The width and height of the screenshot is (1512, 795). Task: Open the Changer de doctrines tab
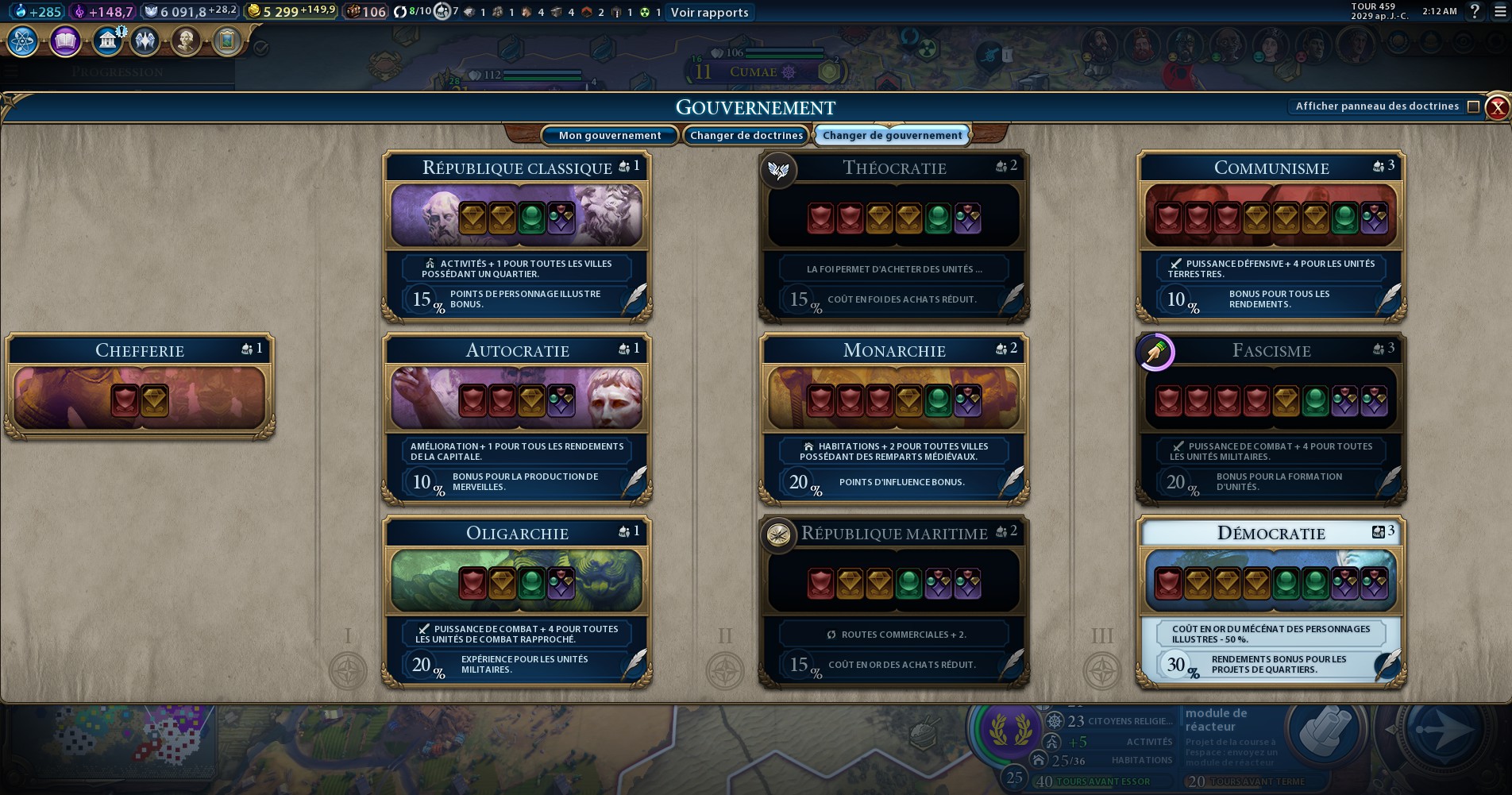coord(746,136)
